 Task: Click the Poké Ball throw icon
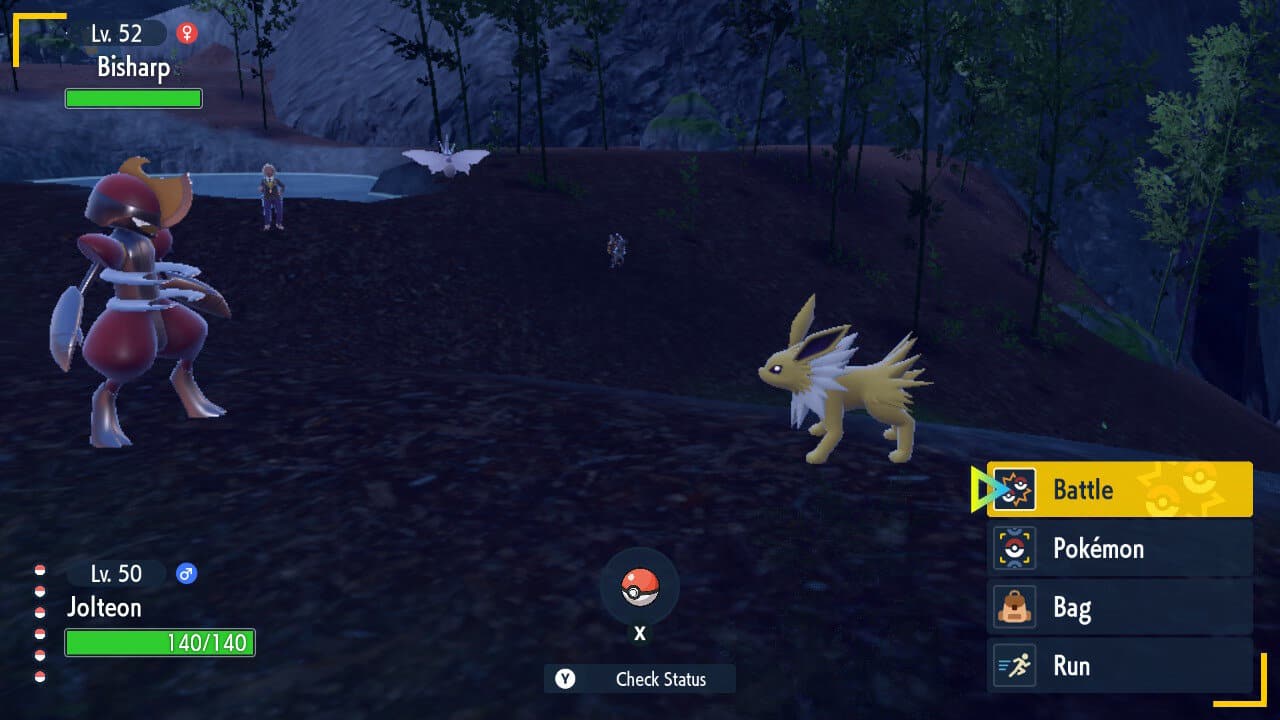pos(640,587)
